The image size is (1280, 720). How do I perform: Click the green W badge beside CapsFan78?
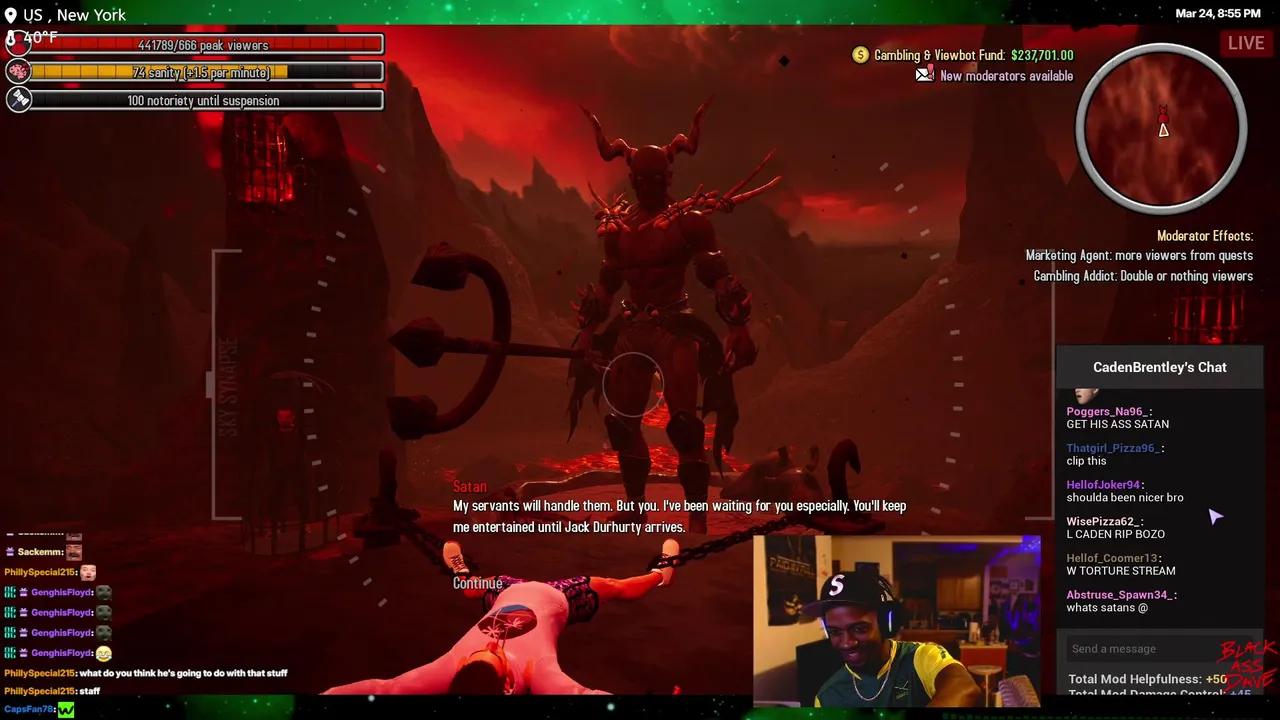coord(65,709)
